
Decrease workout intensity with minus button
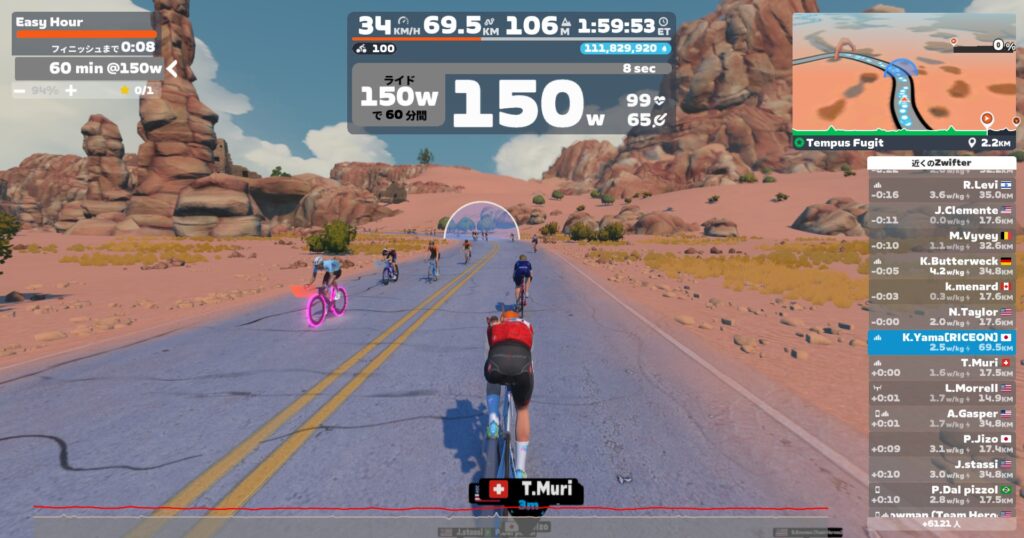pos(20,90)
